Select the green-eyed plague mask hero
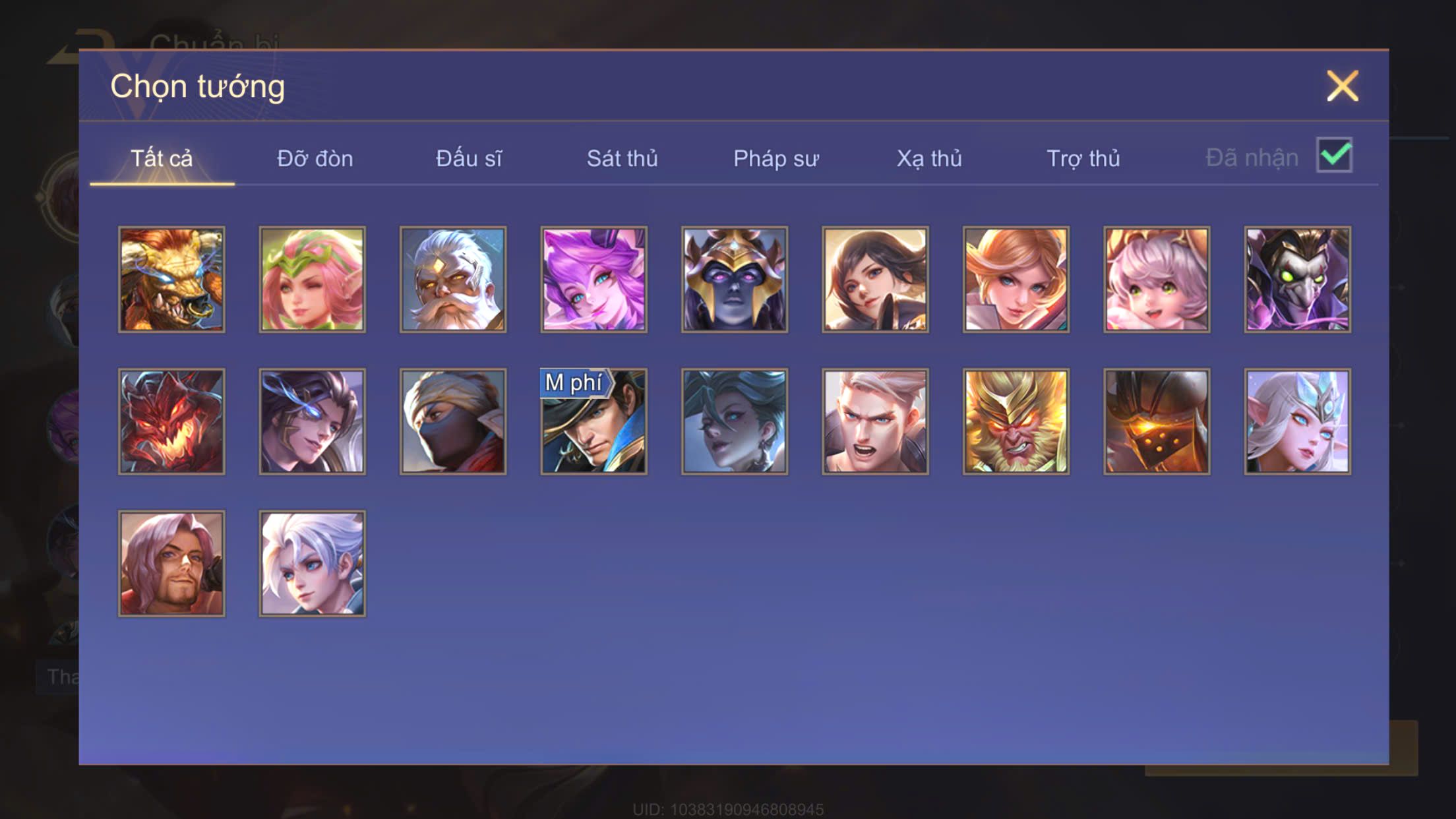 pos(1297,280)
